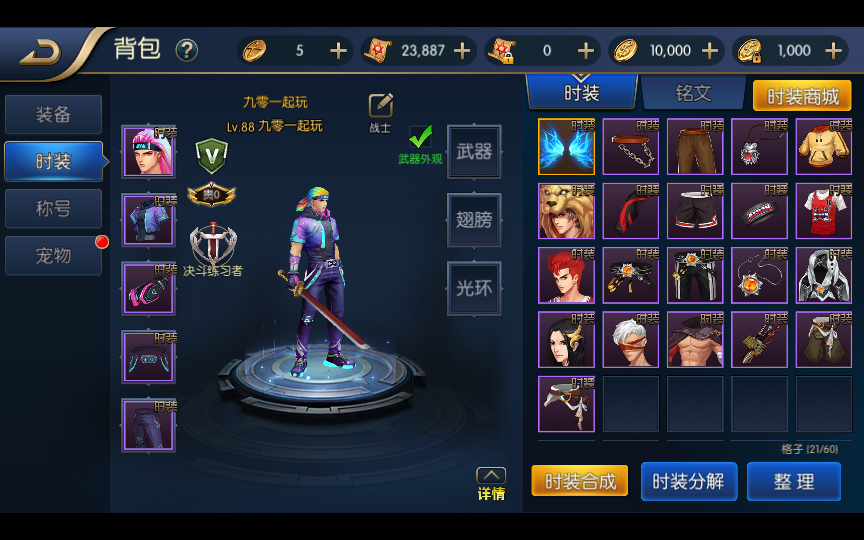
Task: Open the backpack help question mark
Action: (x=187, y=50)
